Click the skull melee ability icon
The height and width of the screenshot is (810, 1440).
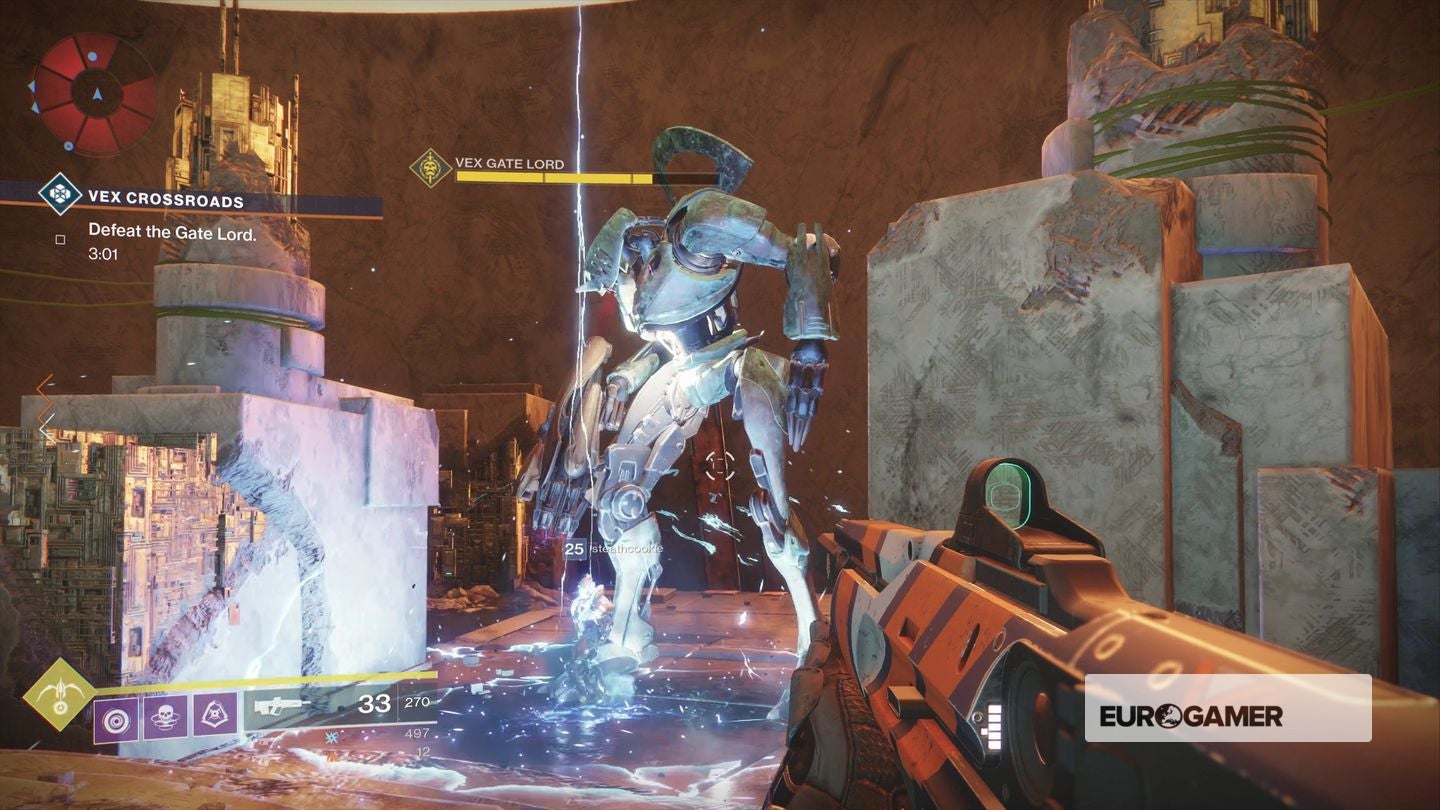pyautogui.click(x=166, y=717)
